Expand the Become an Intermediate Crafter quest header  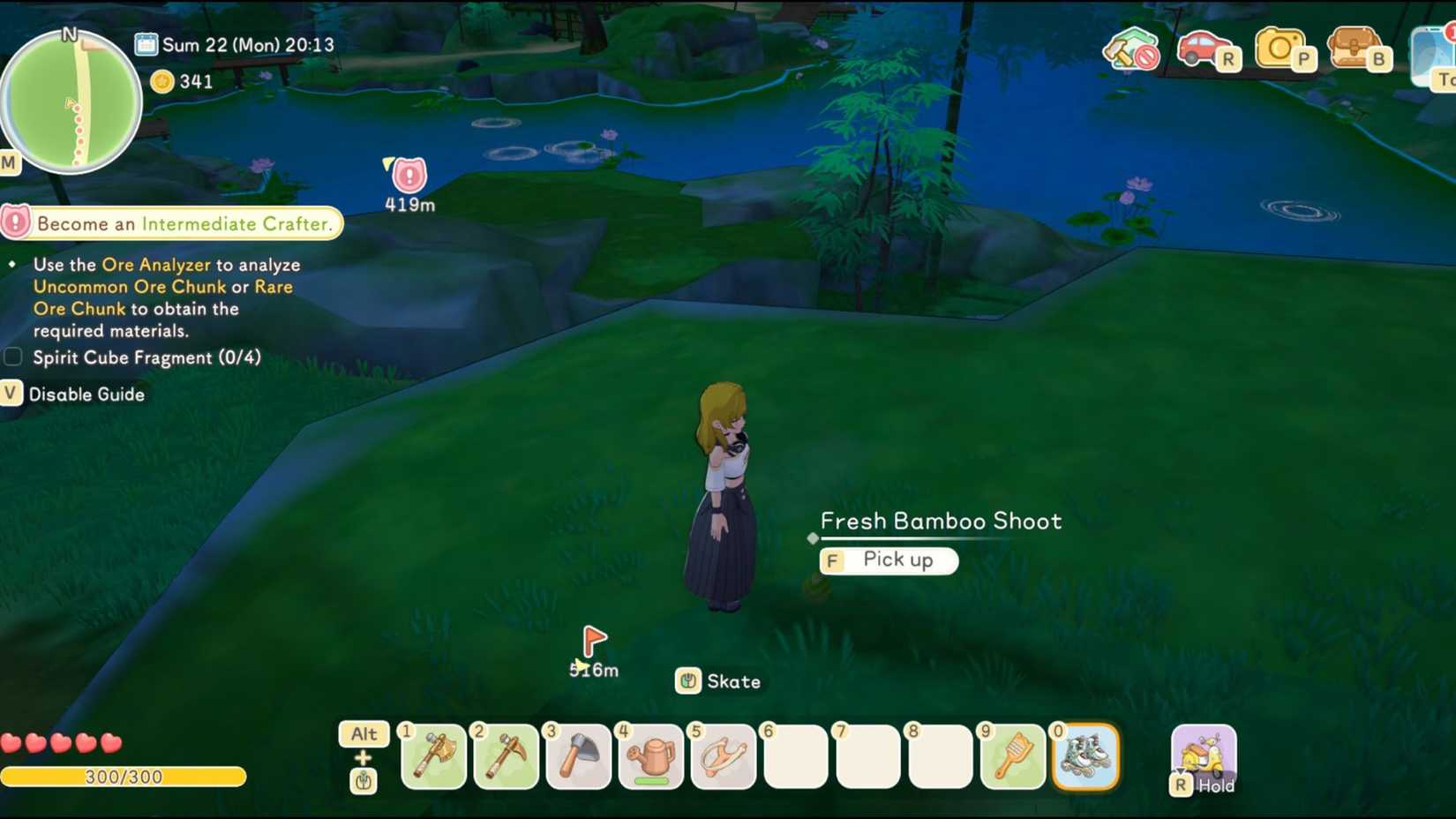[172, 223]
